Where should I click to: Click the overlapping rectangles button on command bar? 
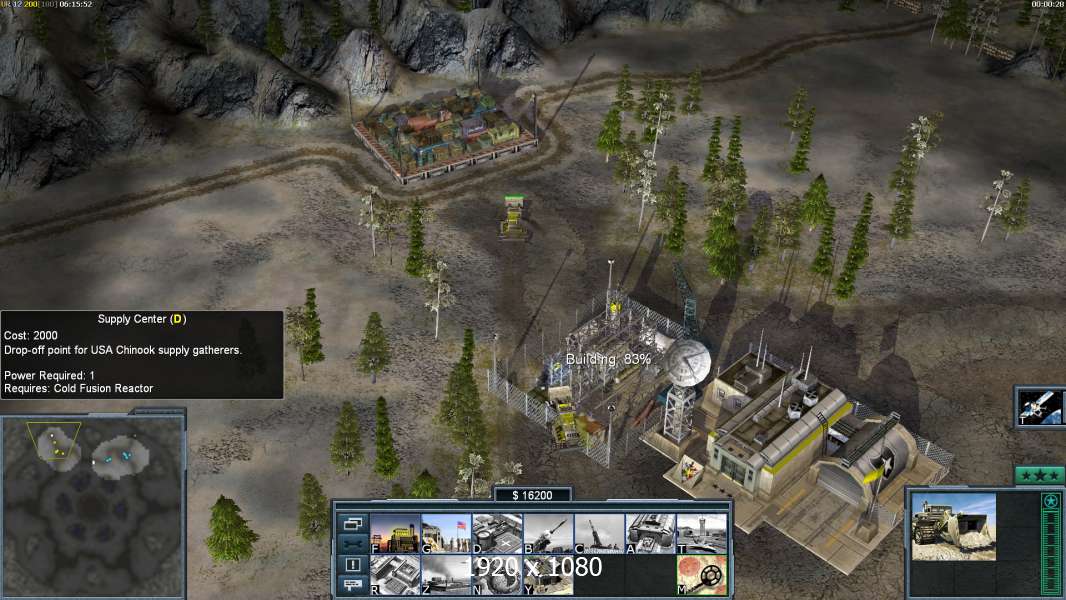352,523
